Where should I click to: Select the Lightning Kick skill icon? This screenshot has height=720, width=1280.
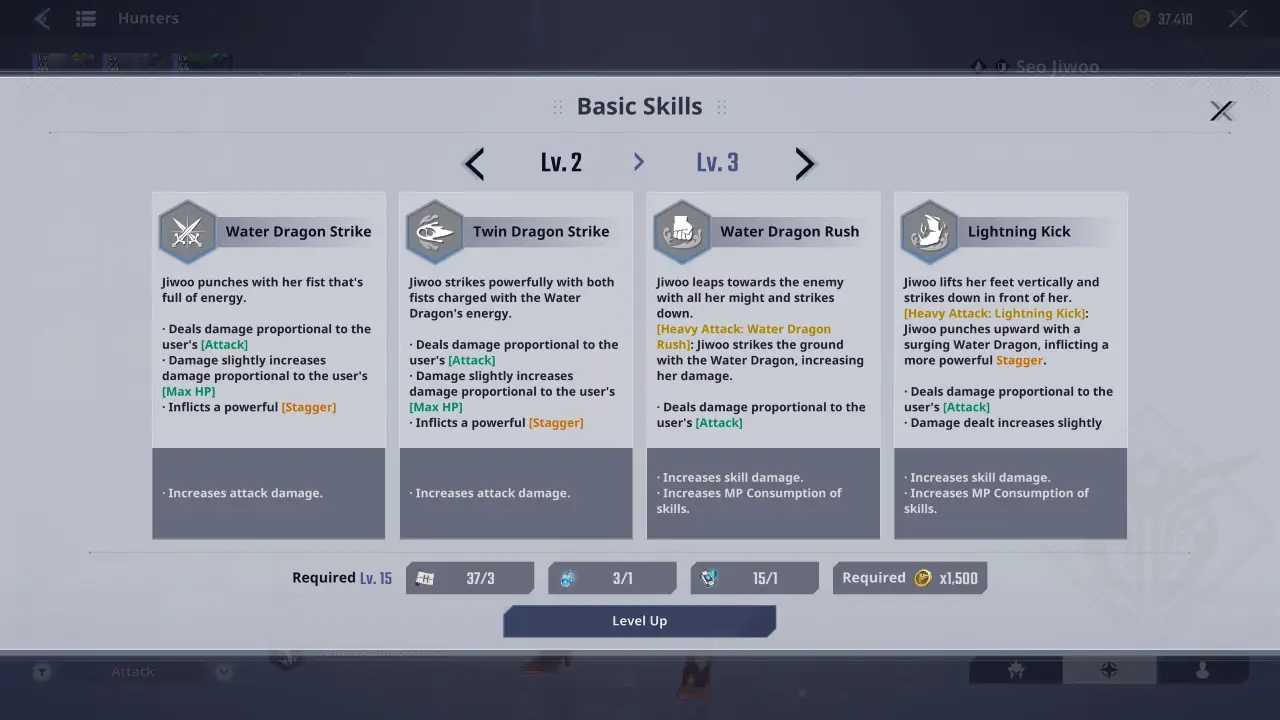[928, 231]
